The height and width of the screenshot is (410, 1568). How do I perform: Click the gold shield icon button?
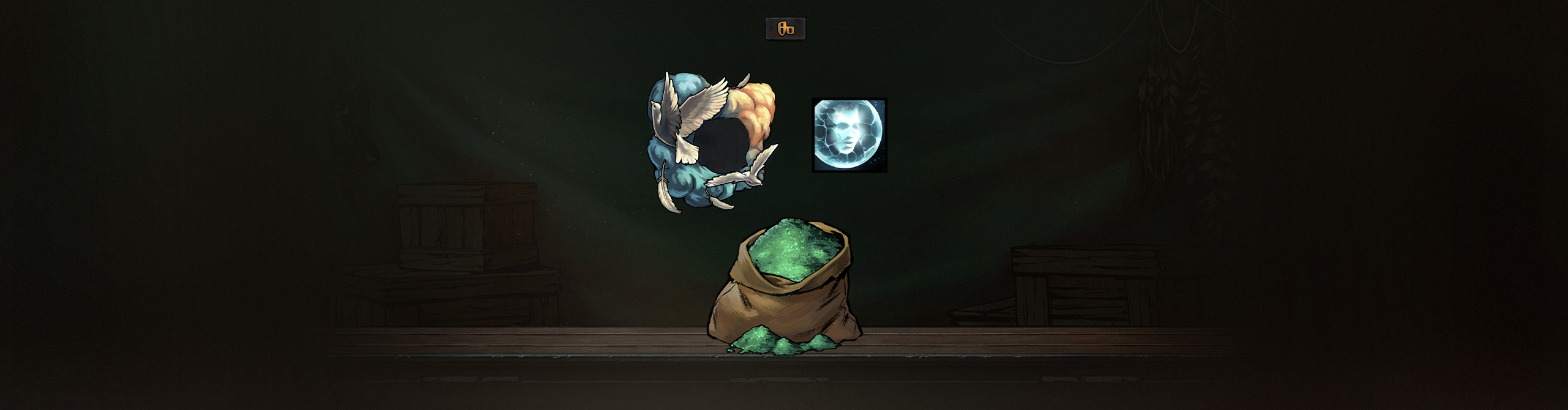click(x=785, y=29)
